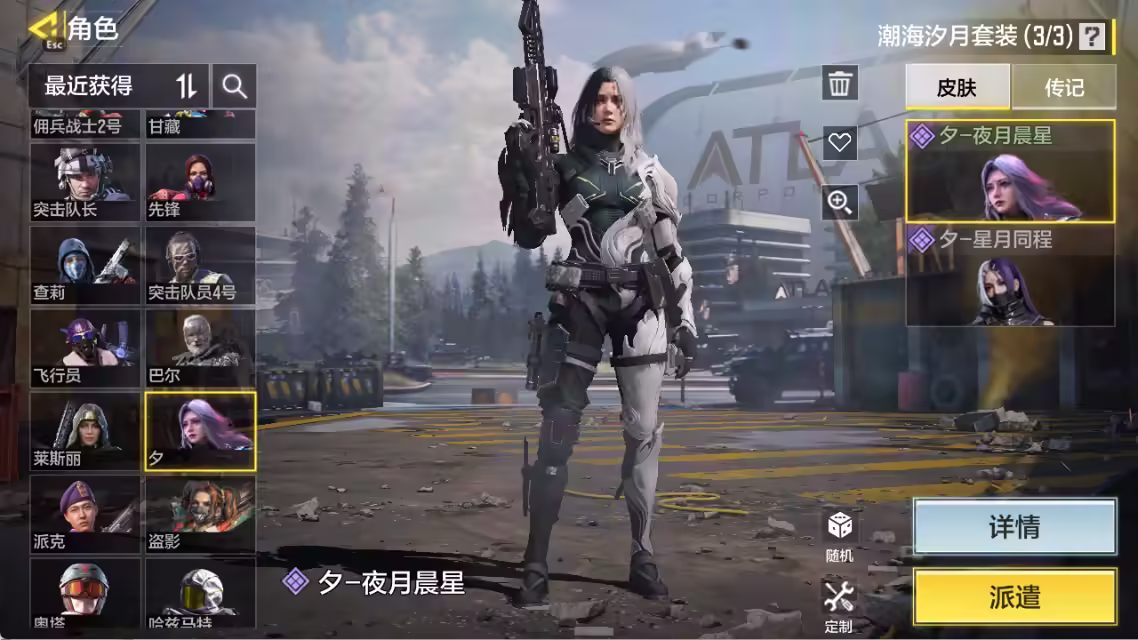
Task: Select the 夕-星月同程 skin
Action: point(1010,276)
